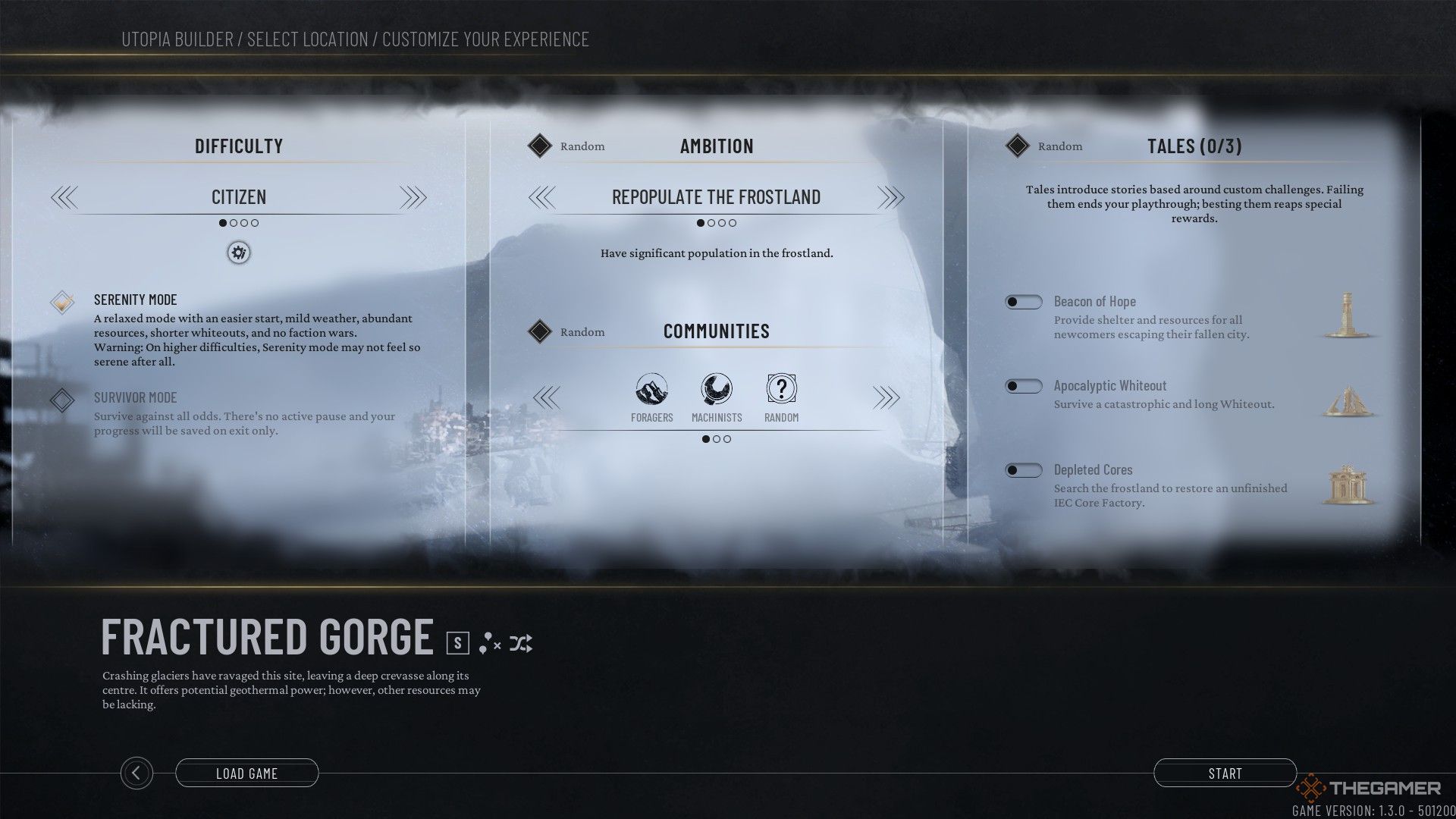Randomize the Ambition selection
Viewport: 1456px width, 819px height.
540,146
